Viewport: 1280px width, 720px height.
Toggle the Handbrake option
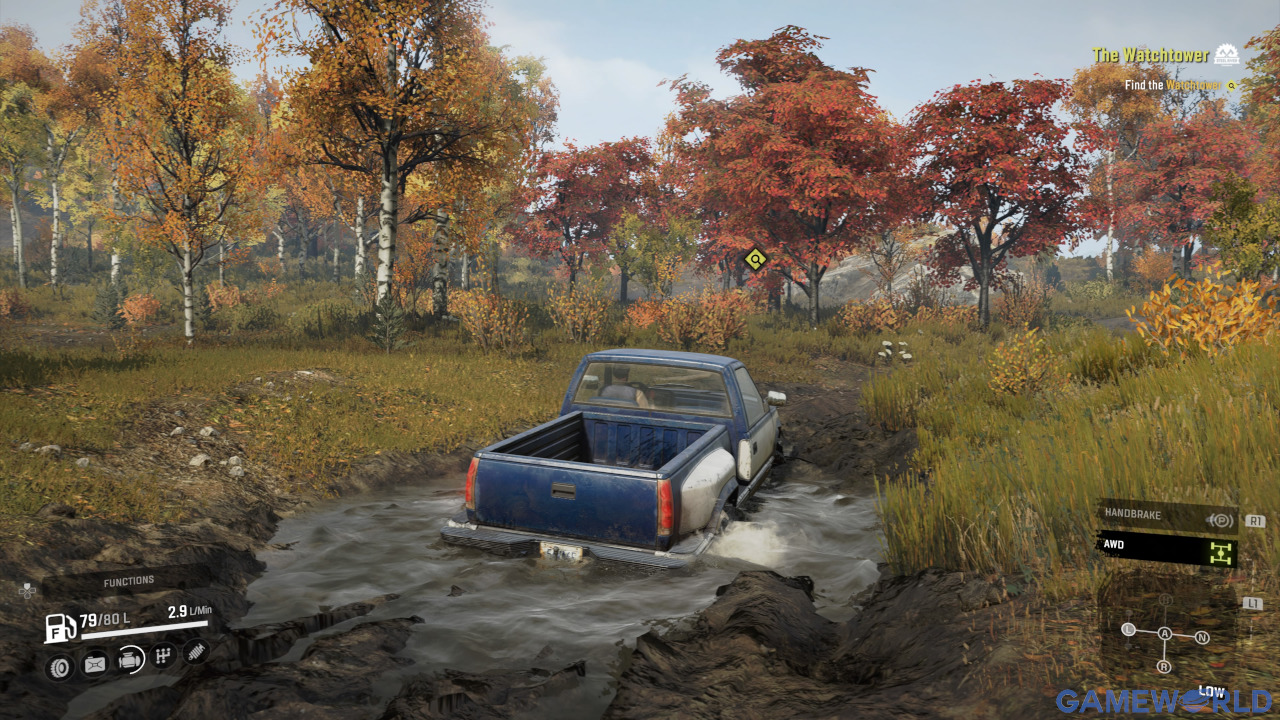click(x=1167, y=516)
